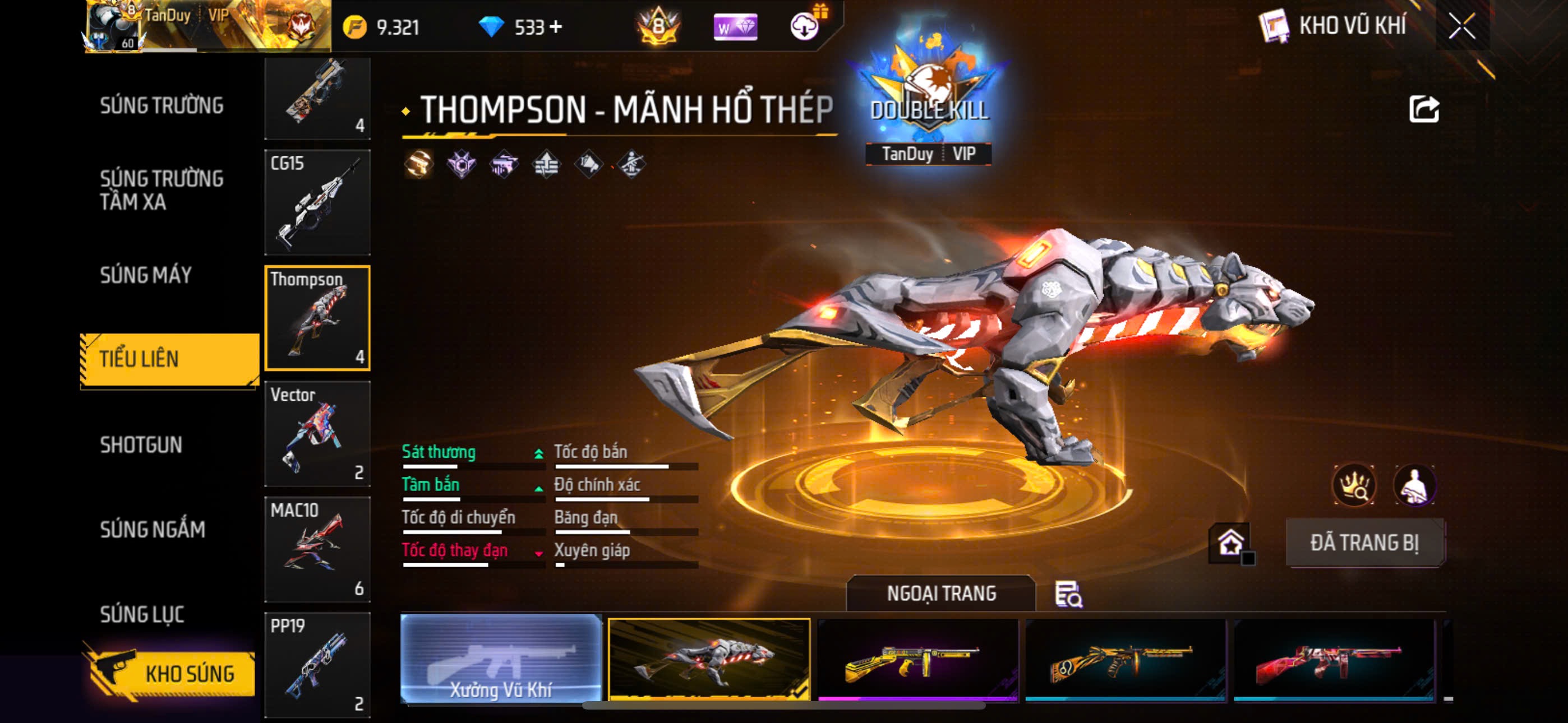Viewport: 1568px width, 723px height.
Task: Open the download cloud gift icon
Action: coord(805,26)
